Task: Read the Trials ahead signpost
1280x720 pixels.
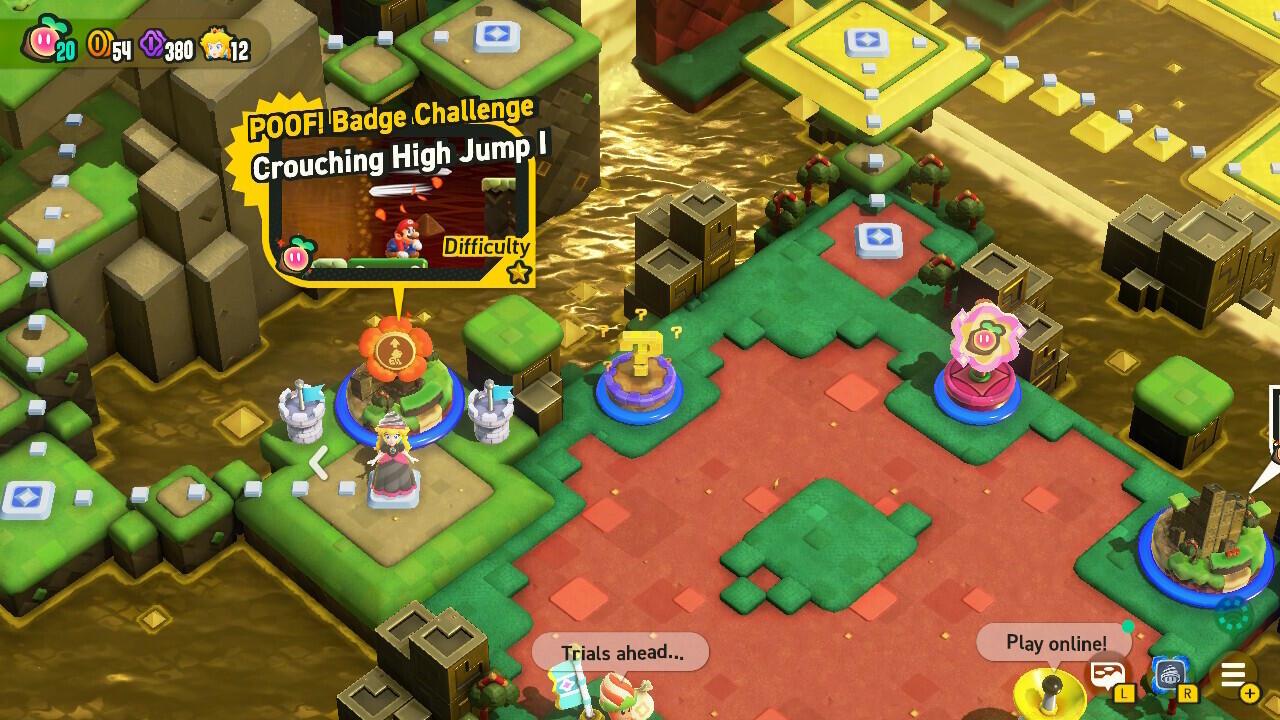Action: click(620, 652)
